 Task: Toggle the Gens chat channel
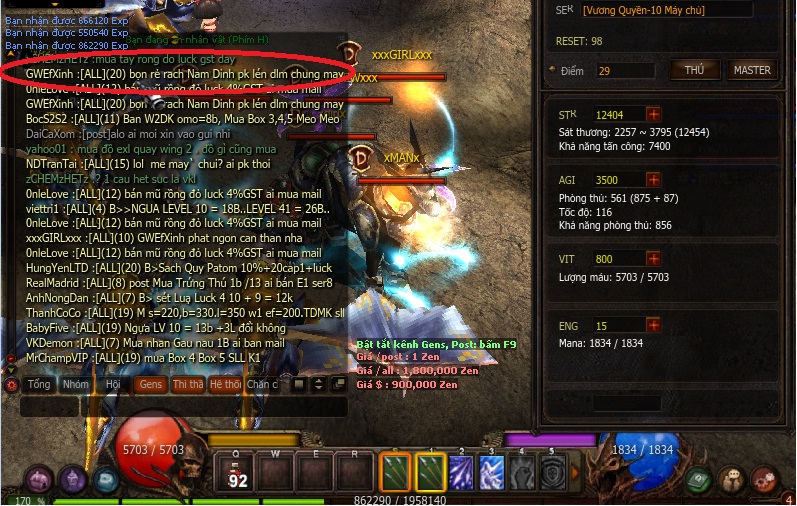tap(150, 384)
